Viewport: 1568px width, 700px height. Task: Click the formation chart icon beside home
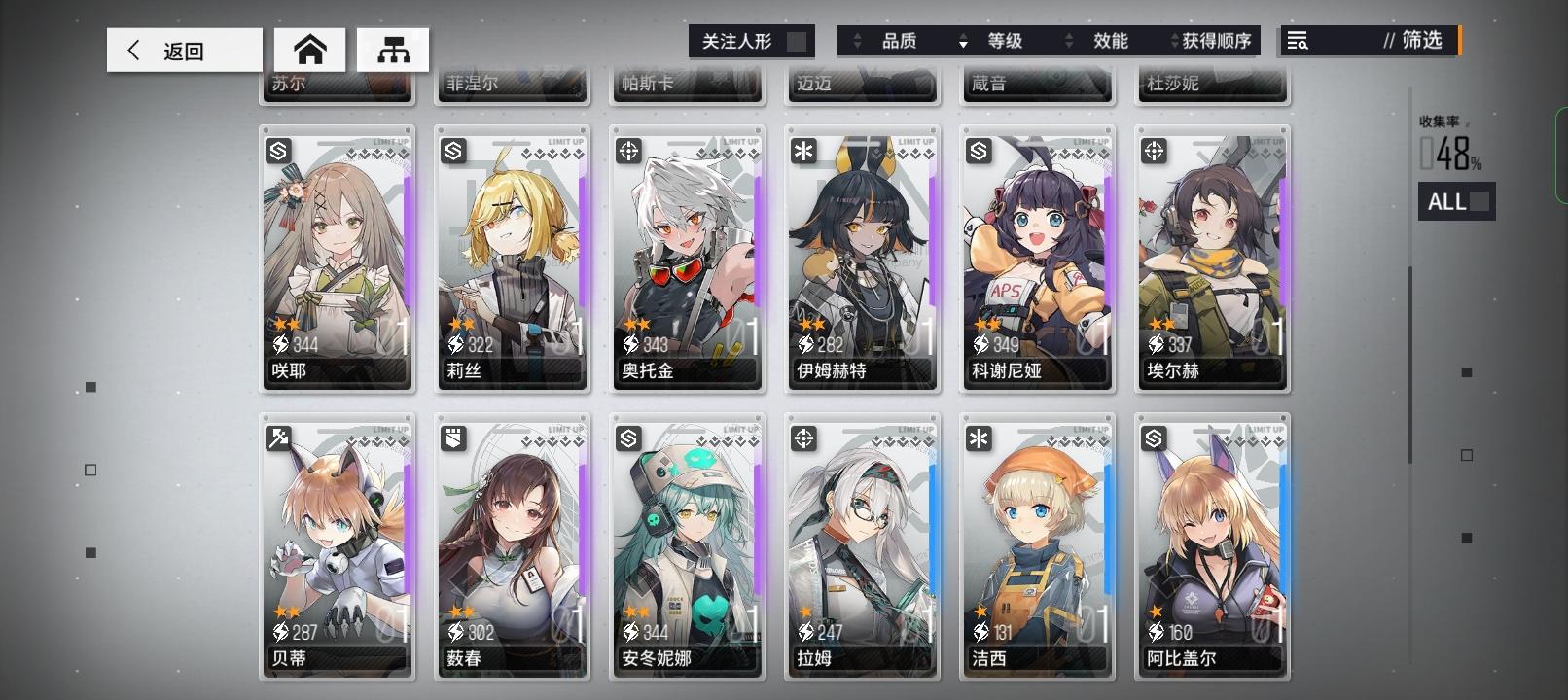(x=393, y=50)
